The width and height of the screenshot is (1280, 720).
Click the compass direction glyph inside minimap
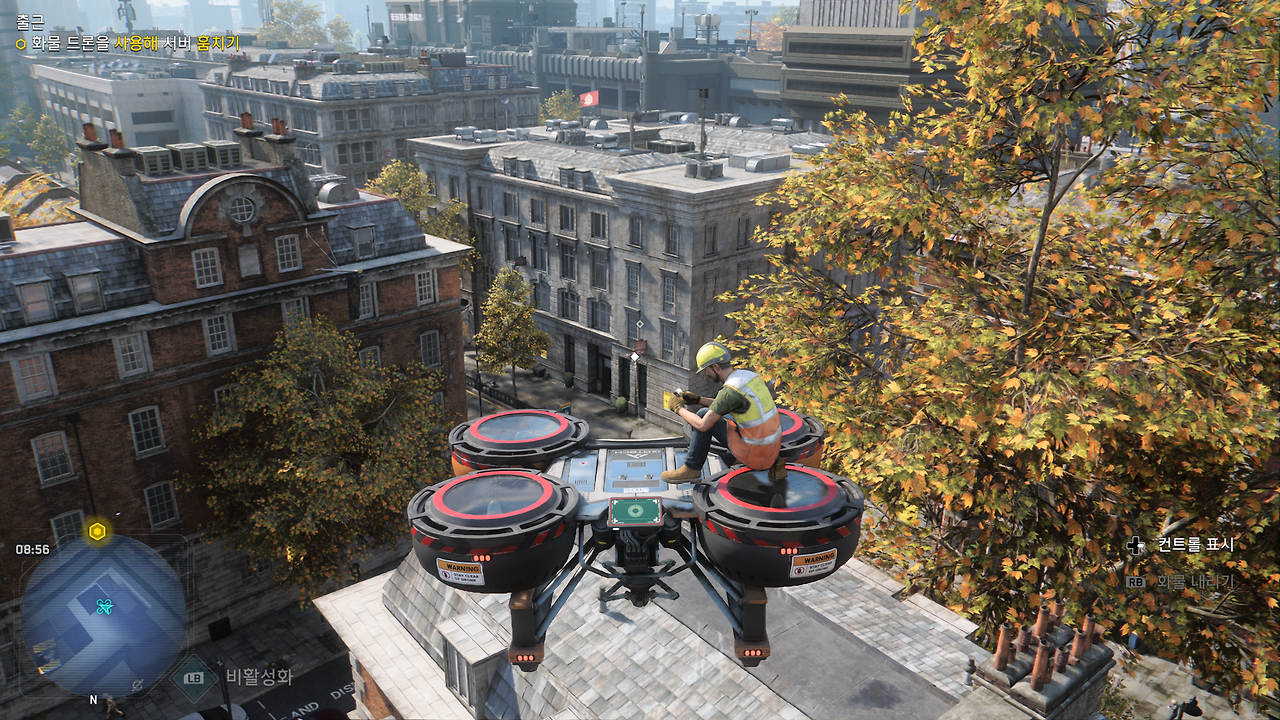click(x=136, y=684)
